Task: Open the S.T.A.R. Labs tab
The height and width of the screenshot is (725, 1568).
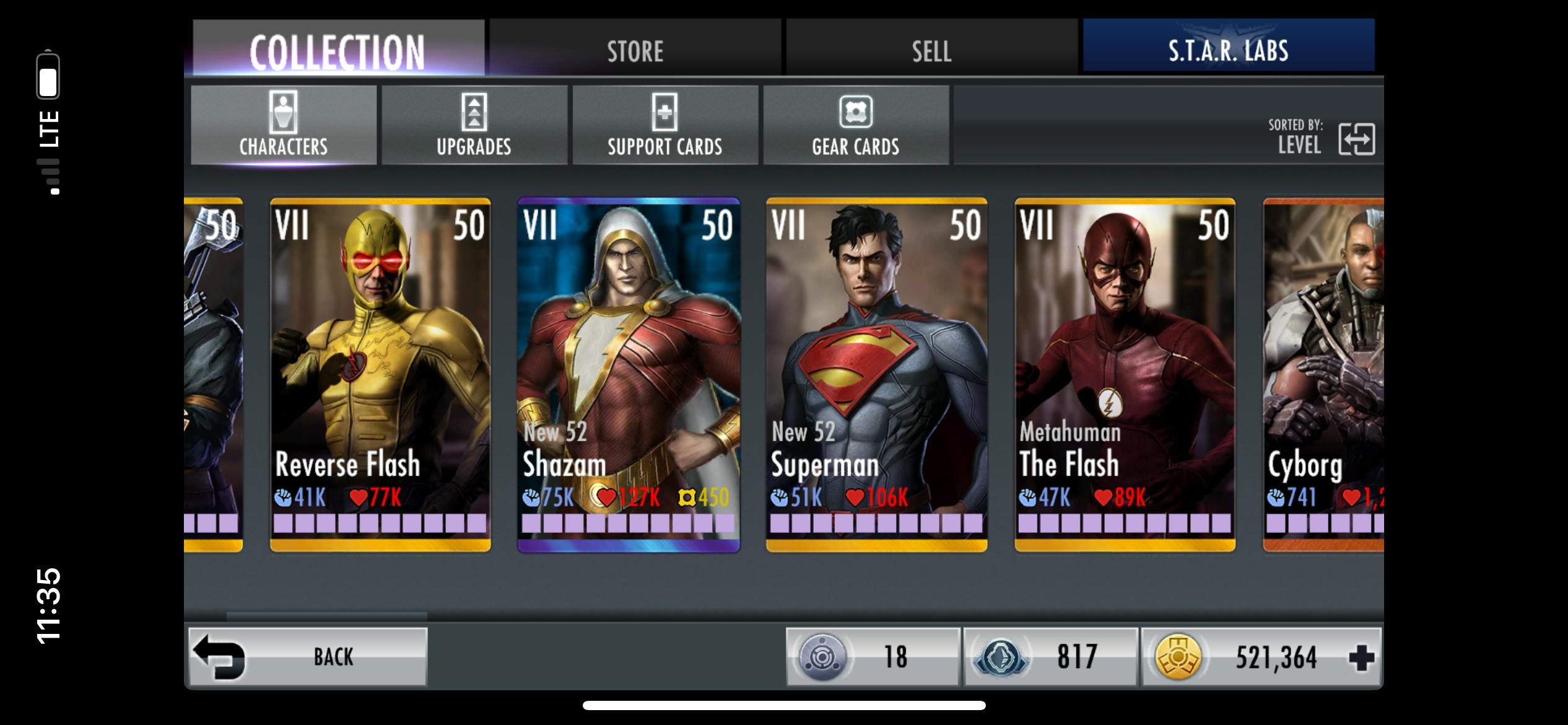Action: coord(1229,50)
